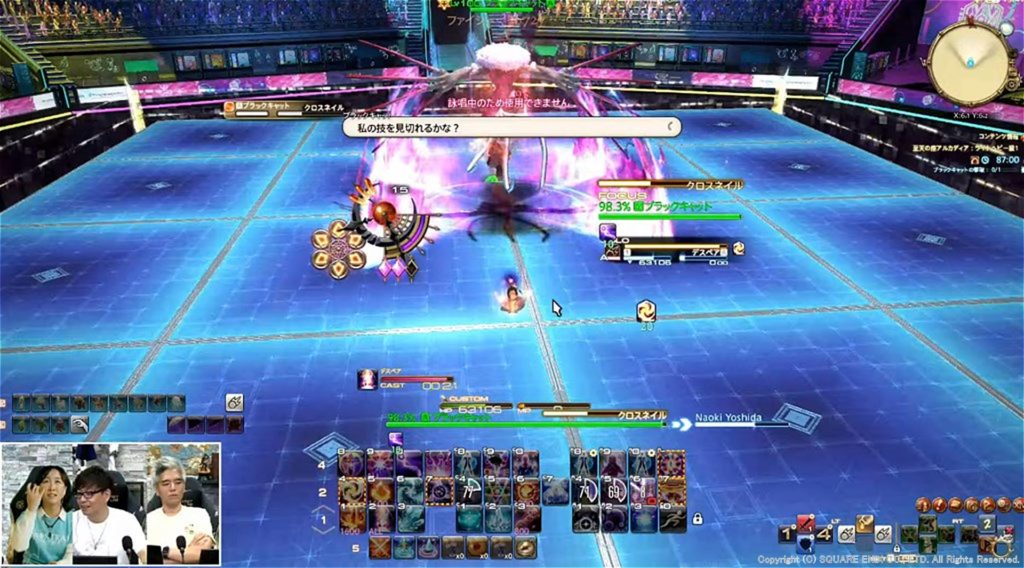
Task: Click the webcam overlay showing three presenters
Action: [111, 504]
